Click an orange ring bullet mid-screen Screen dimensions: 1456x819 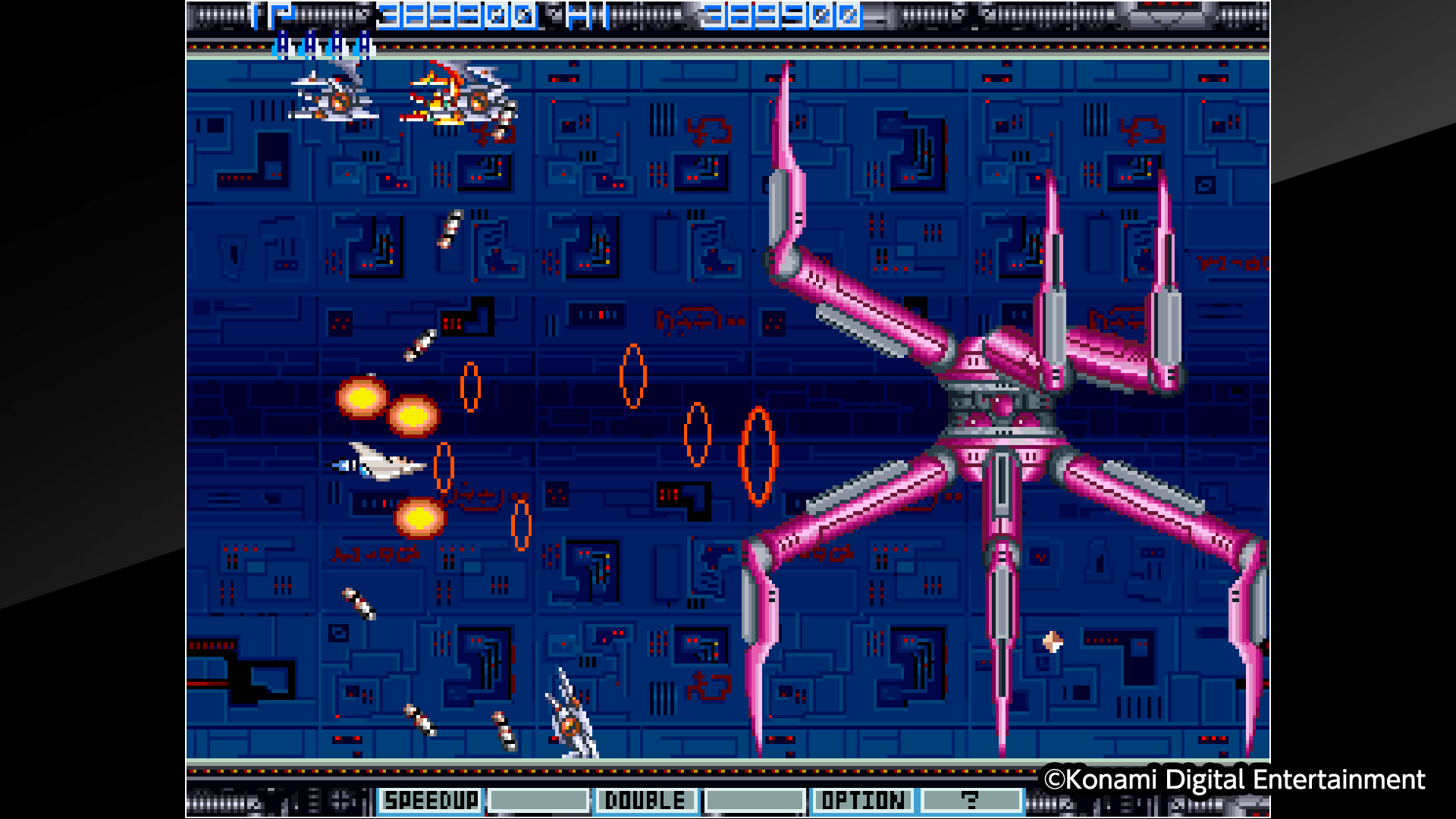pos(633,375)
